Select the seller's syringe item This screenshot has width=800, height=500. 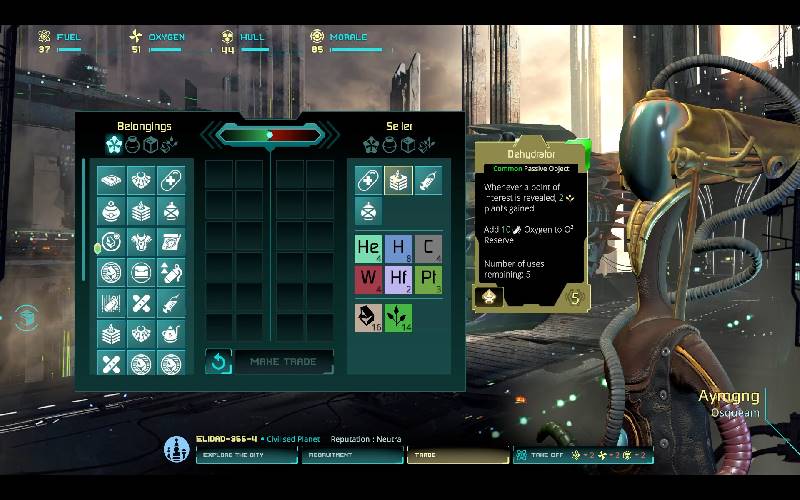pos(428,180)
